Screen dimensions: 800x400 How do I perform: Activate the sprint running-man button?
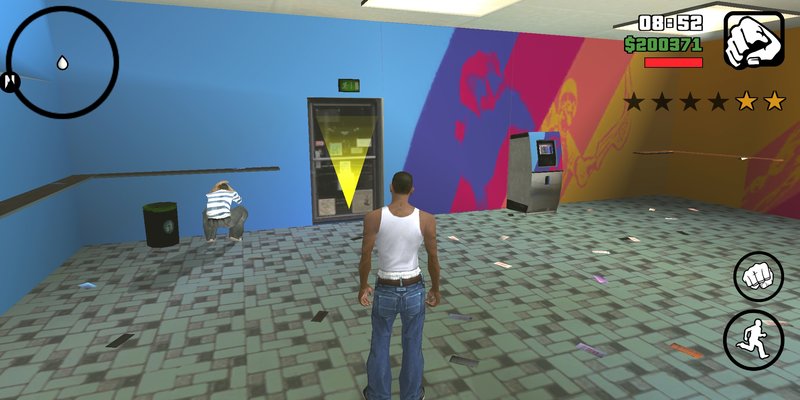pos(756,336)
